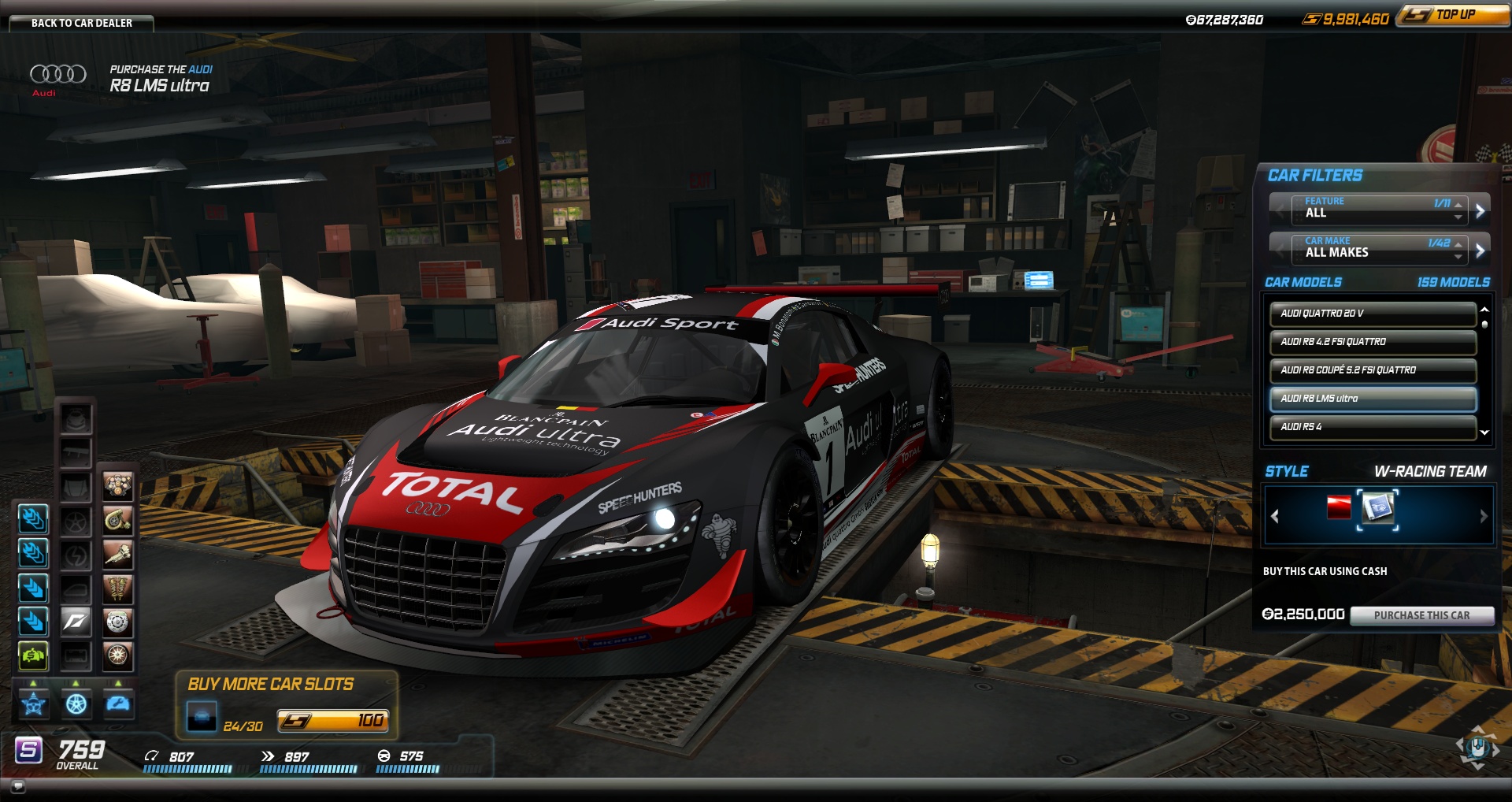Show the next car style
Viewport: 1512px width, 802px height.
click(x=1484, y=516)
